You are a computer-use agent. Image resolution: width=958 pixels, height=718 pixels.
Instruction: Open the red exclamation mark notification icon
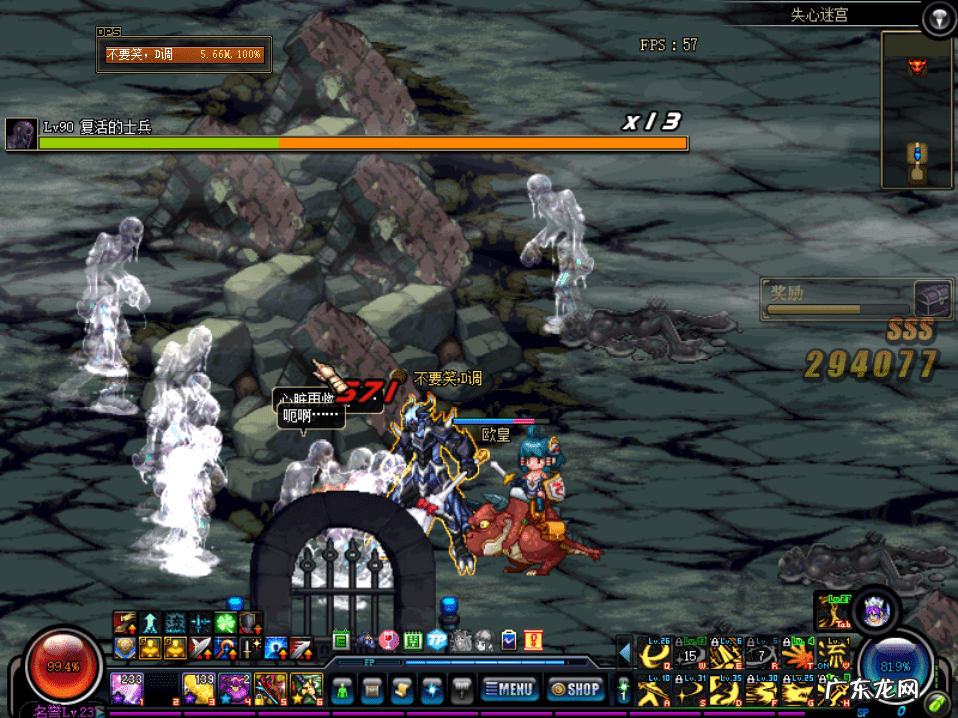coord(534,640)
